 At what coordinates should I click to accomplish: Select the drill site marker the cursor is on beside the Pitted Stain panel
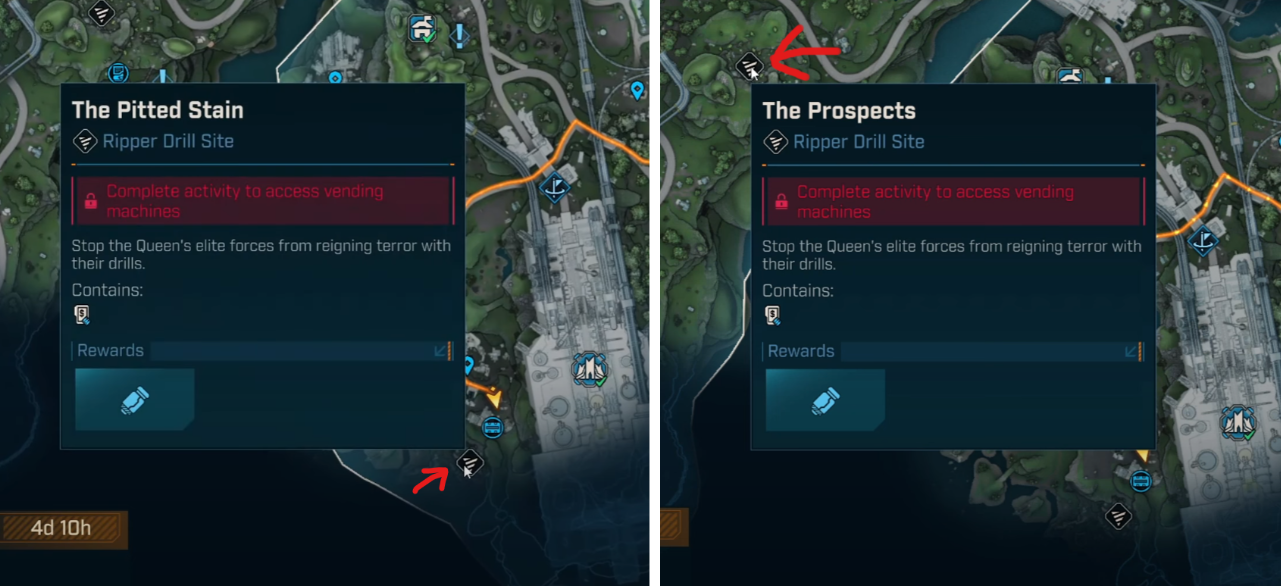(x=470, y=462)
